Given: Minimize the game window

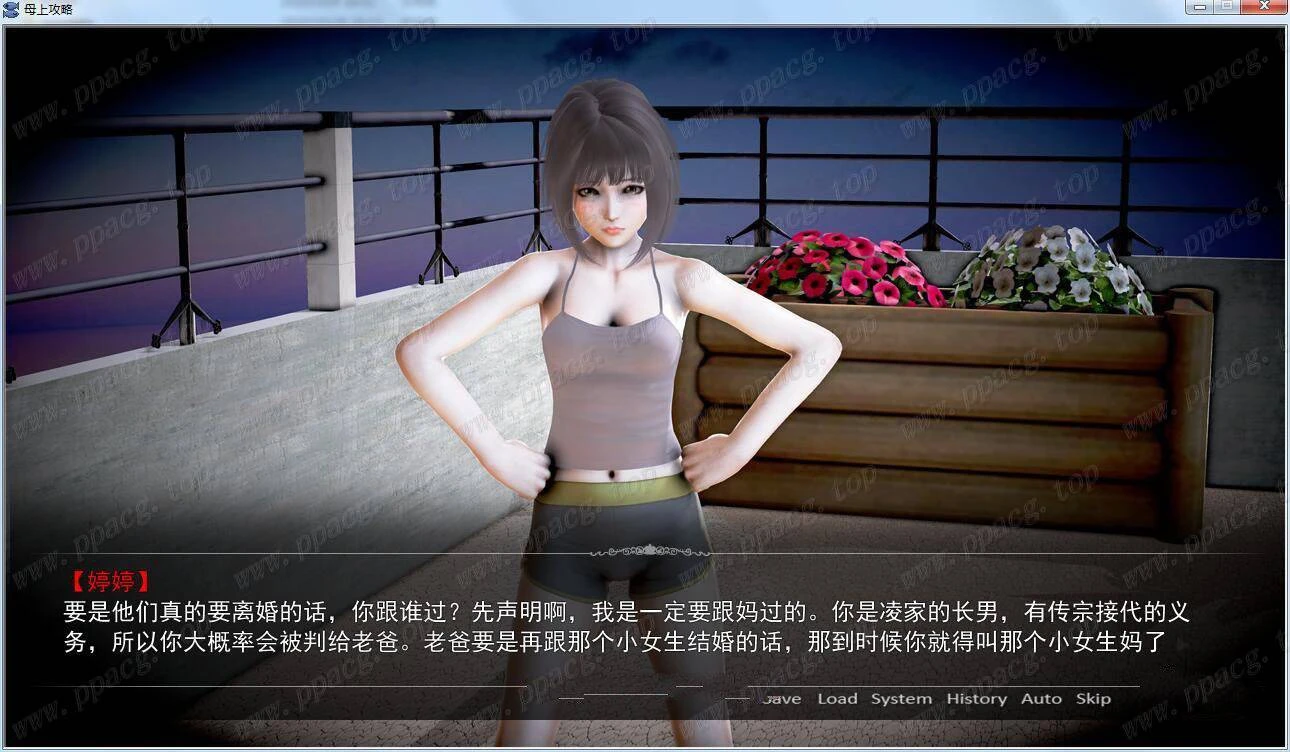Looking at the screenshot, I should 1201,8.
